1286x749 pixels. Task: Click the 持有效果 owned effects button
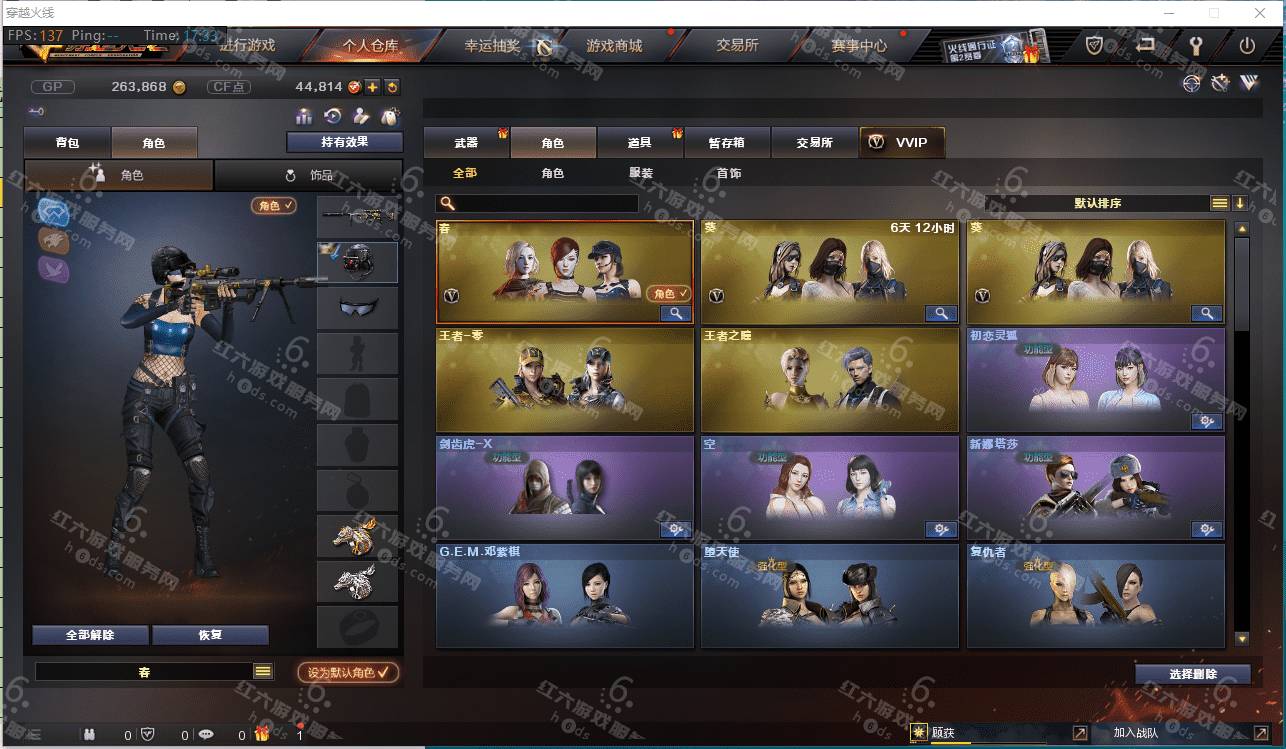tap(344, 142)
